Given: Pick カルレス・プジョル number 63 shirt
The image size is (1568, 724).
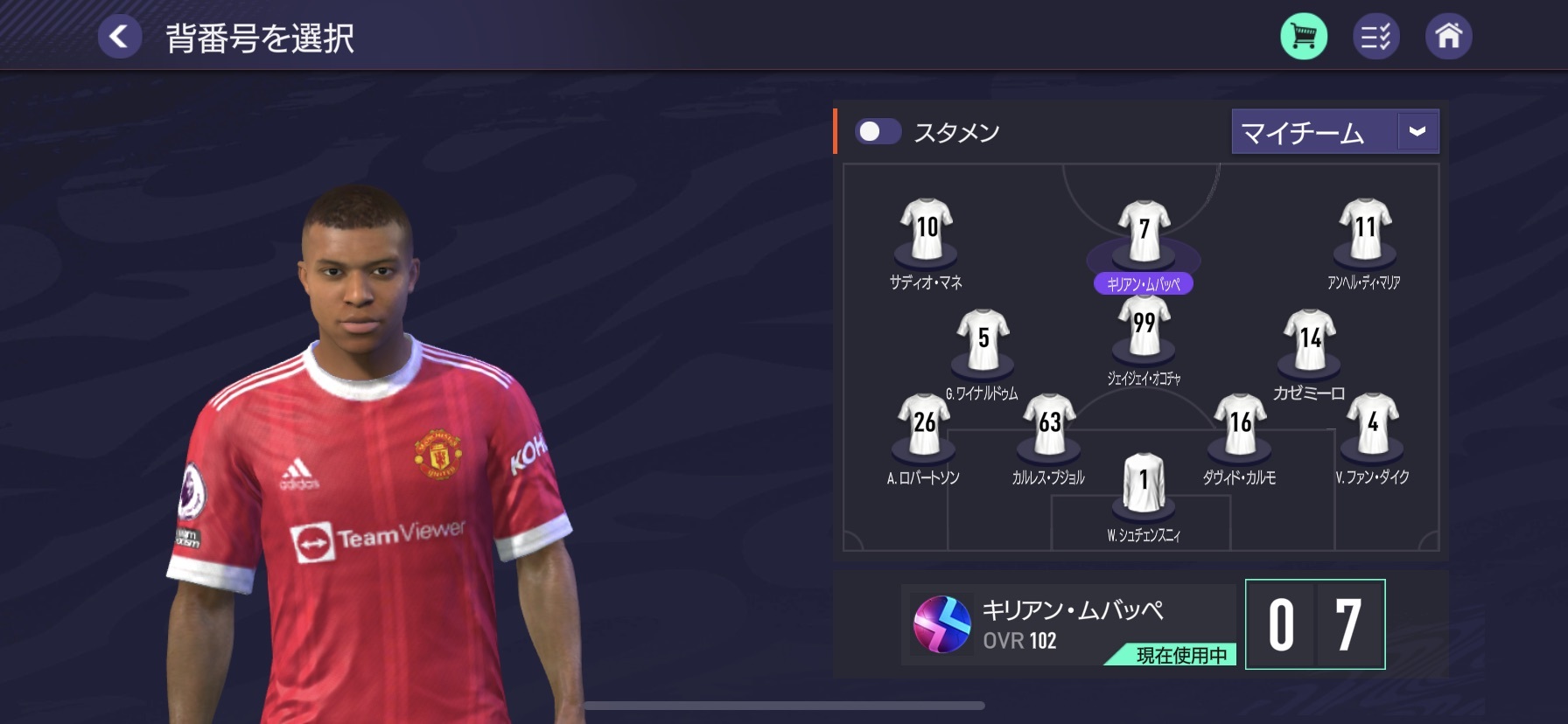Looking at the screenshot, I should point(1049,425).
